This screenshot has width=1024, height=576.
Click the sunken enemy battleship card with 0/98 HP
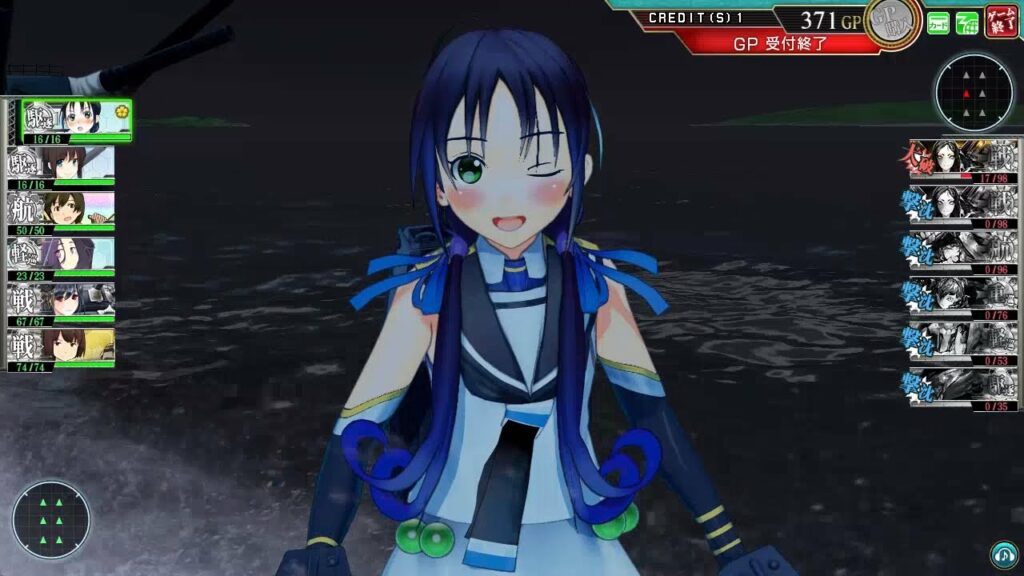click(960, 207)
